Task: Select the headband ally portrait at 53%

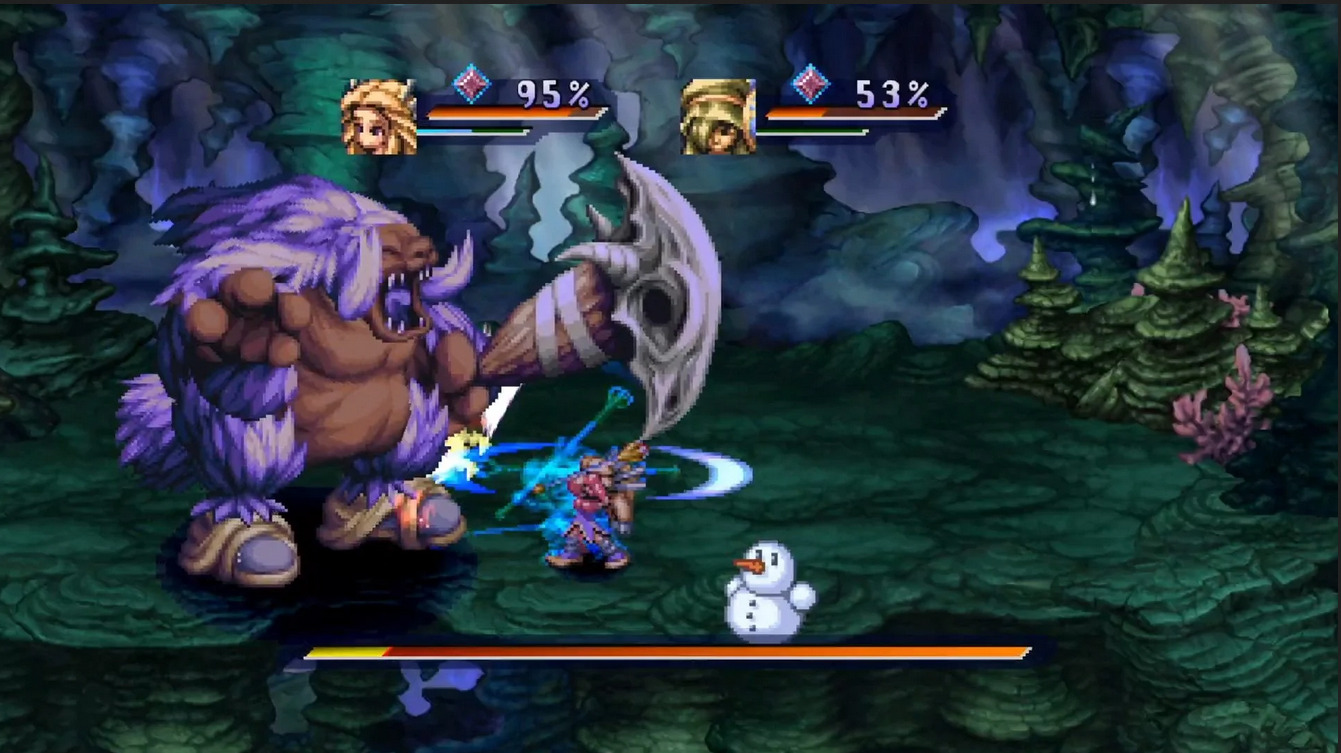Action: (718, 117)
